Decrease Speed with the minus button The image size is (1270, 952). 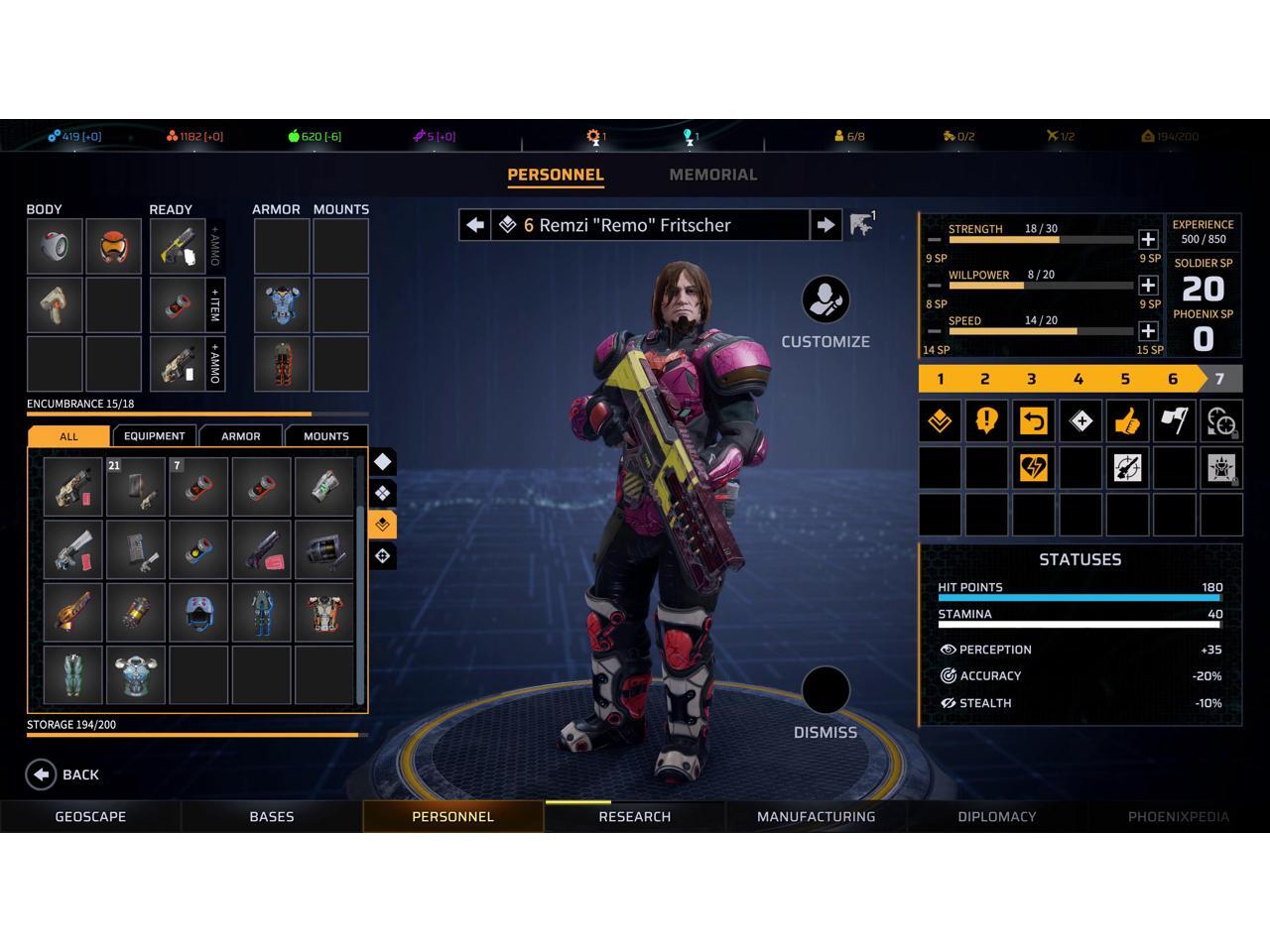point(934,331)
